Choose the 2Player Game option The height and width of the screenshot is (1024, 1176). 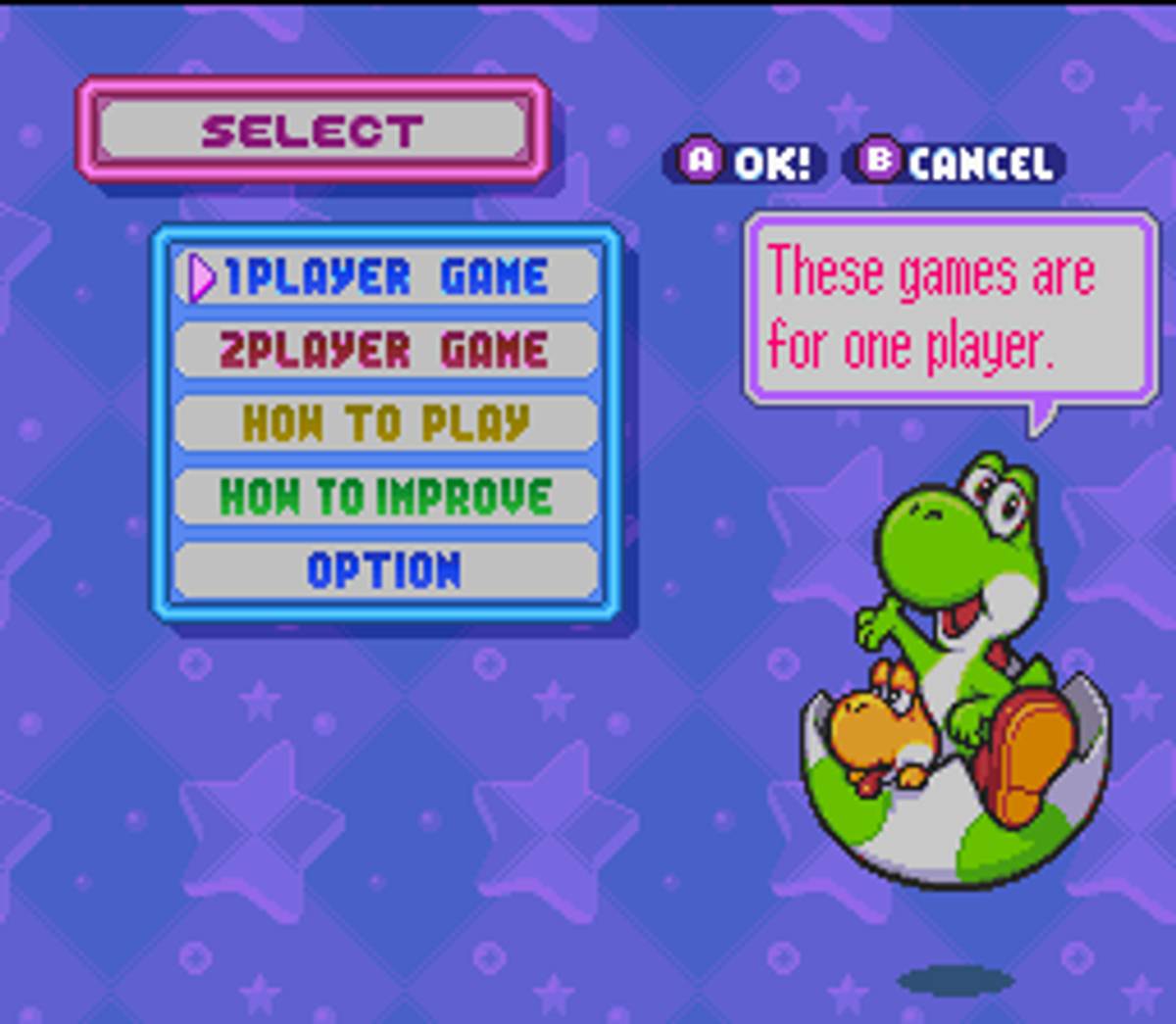(386, 351)
